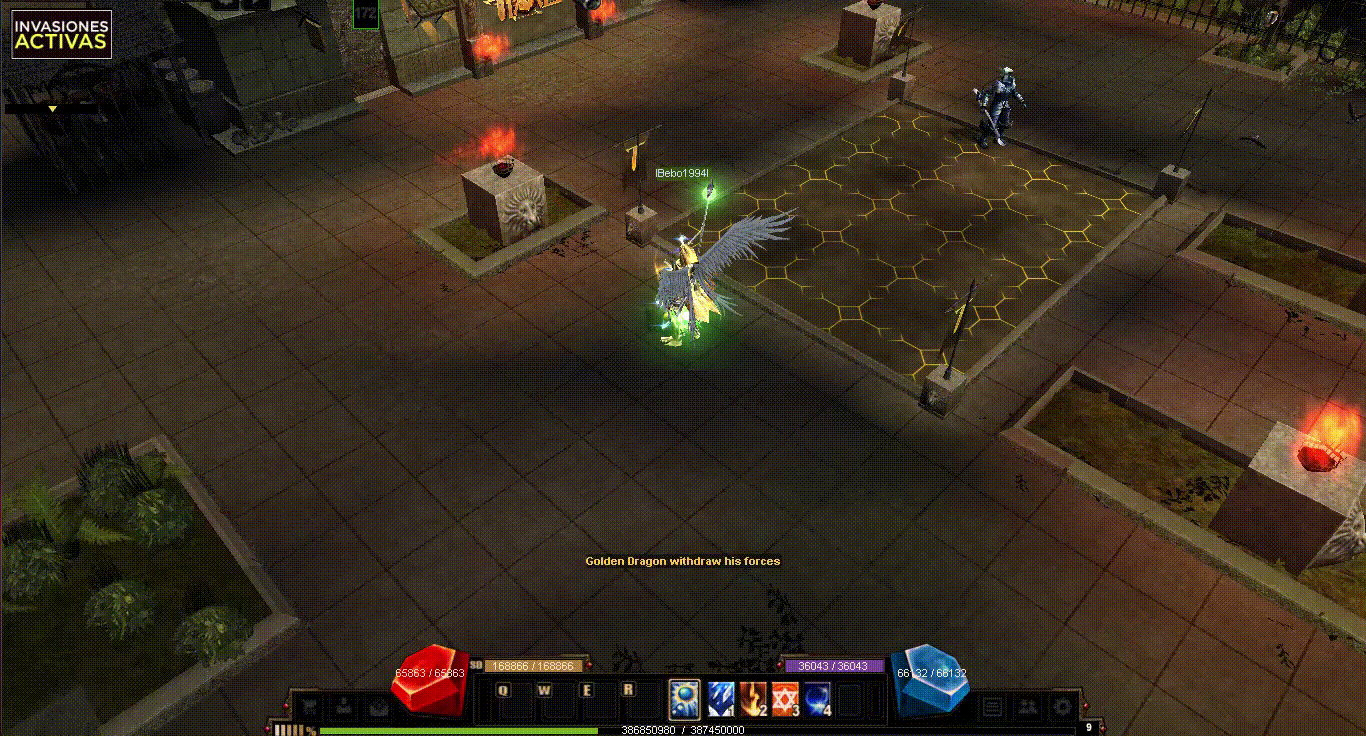
Task: Select the highlighted blue orb skill
Action: click(685, 698)
